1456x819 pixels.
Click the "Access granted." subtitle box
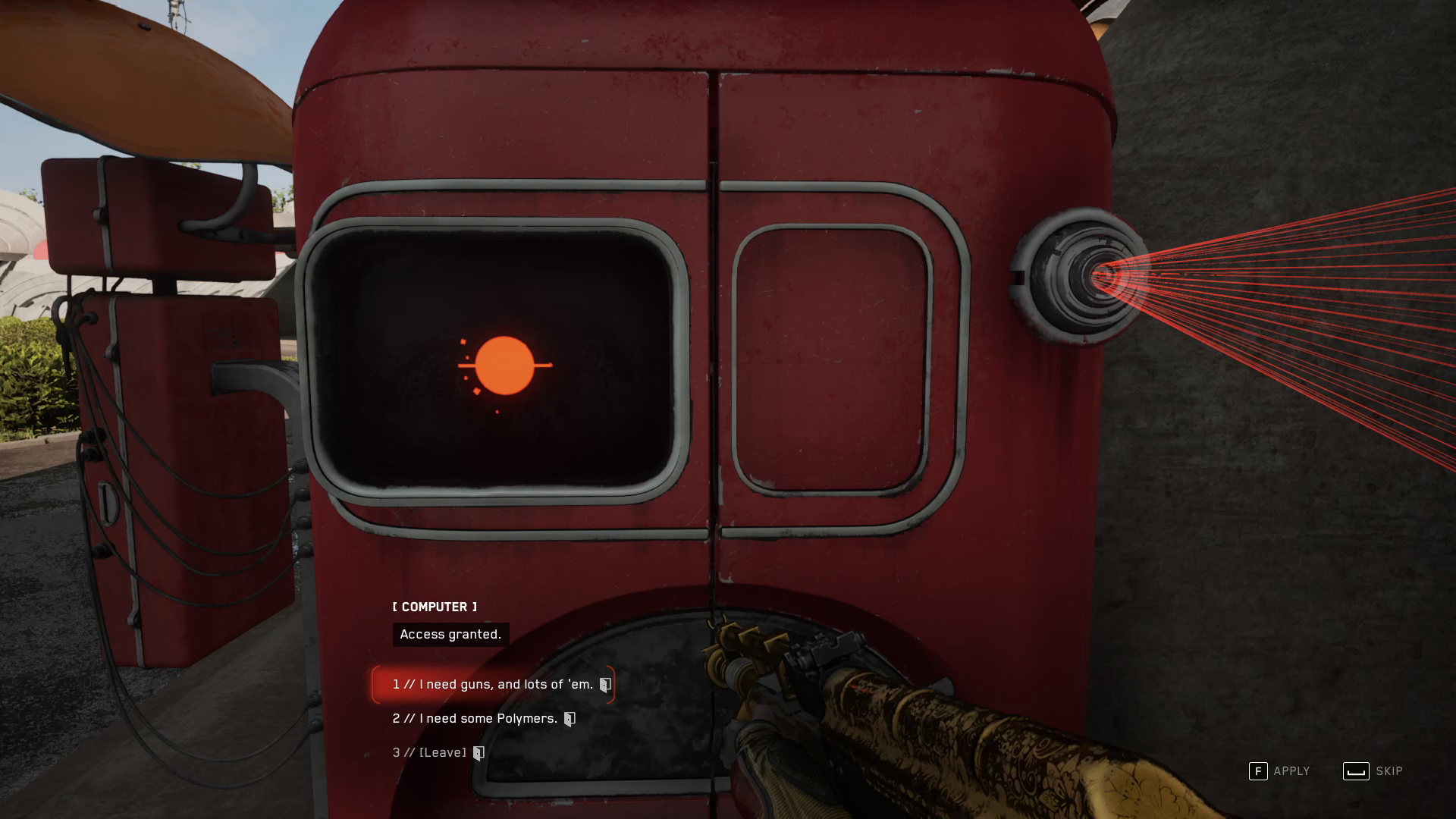[x=450, y=635]
